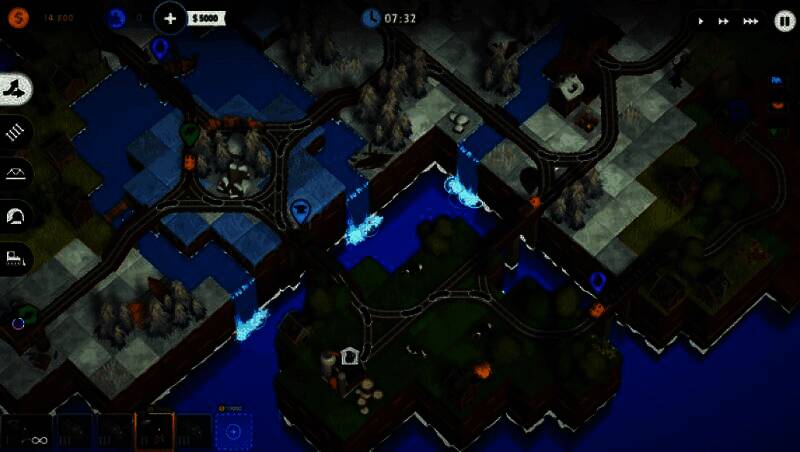Pause the game
Image resolution: width=800 pixels, height=452 pixels.
click(785, 20)
